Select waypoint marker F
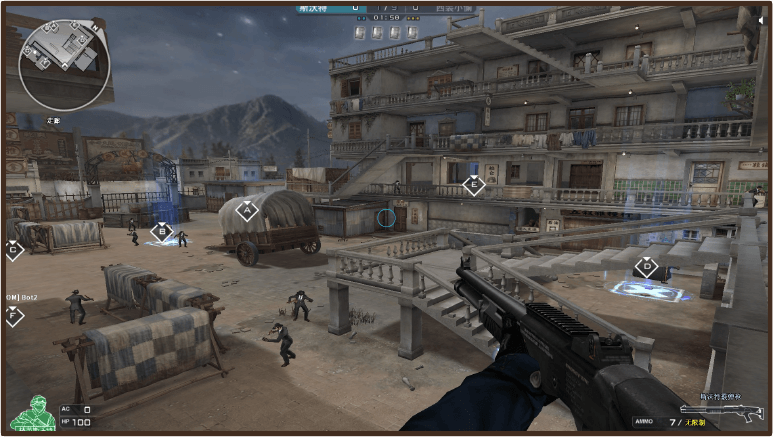The height and width of the screenshot is (437, 773). (x=13, y=317)
